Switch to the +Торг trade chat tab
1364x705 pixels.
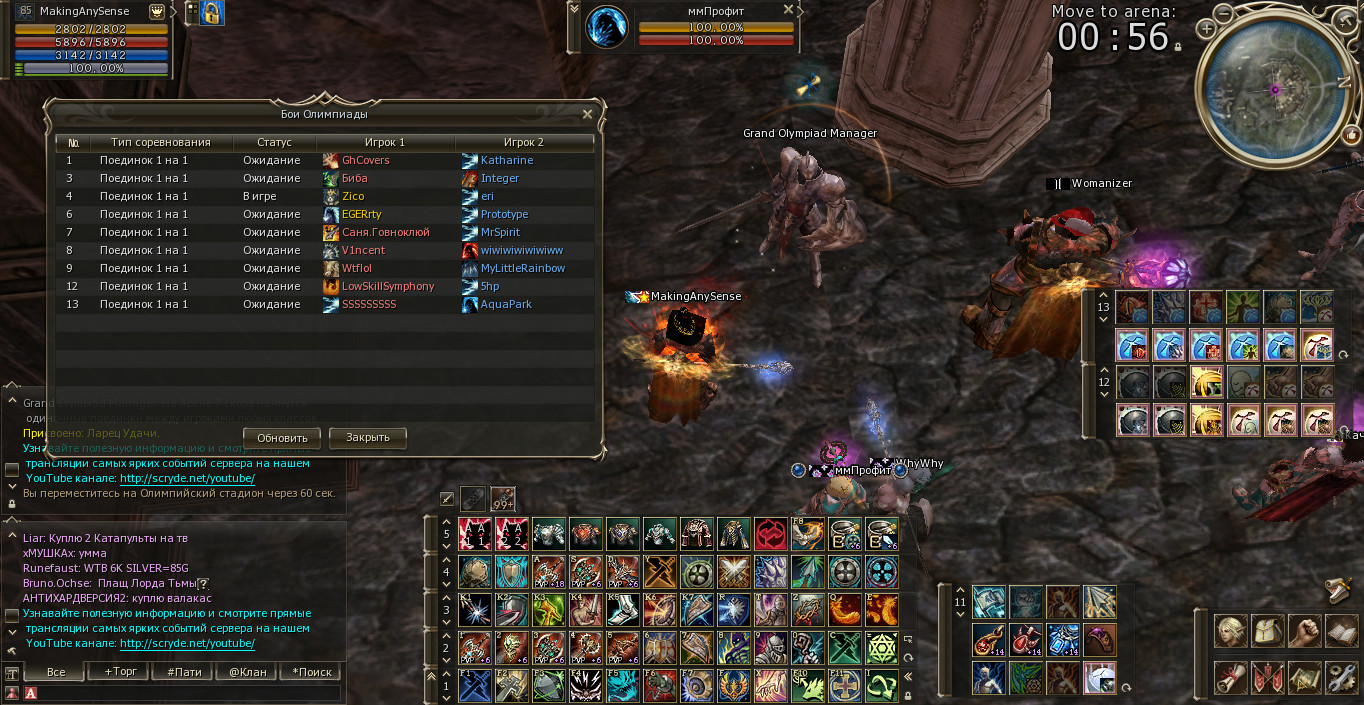121,672
